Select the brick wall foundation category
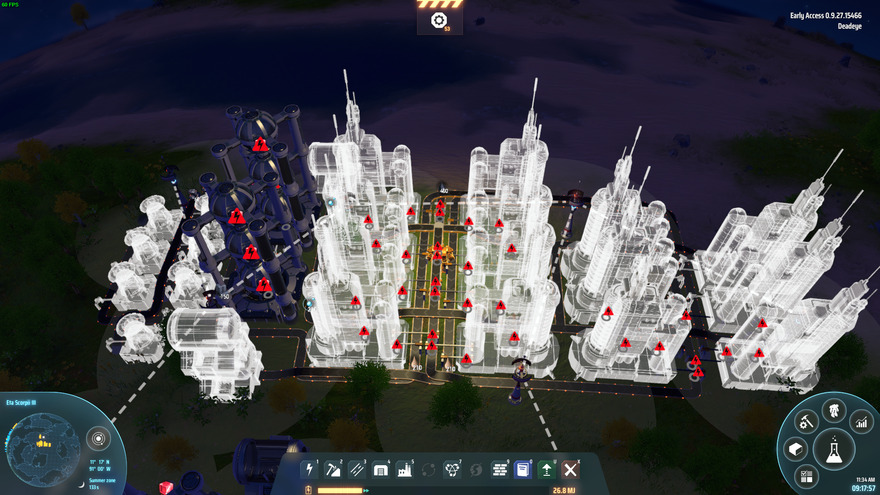The image size is (880, 495). pos(500,469)
